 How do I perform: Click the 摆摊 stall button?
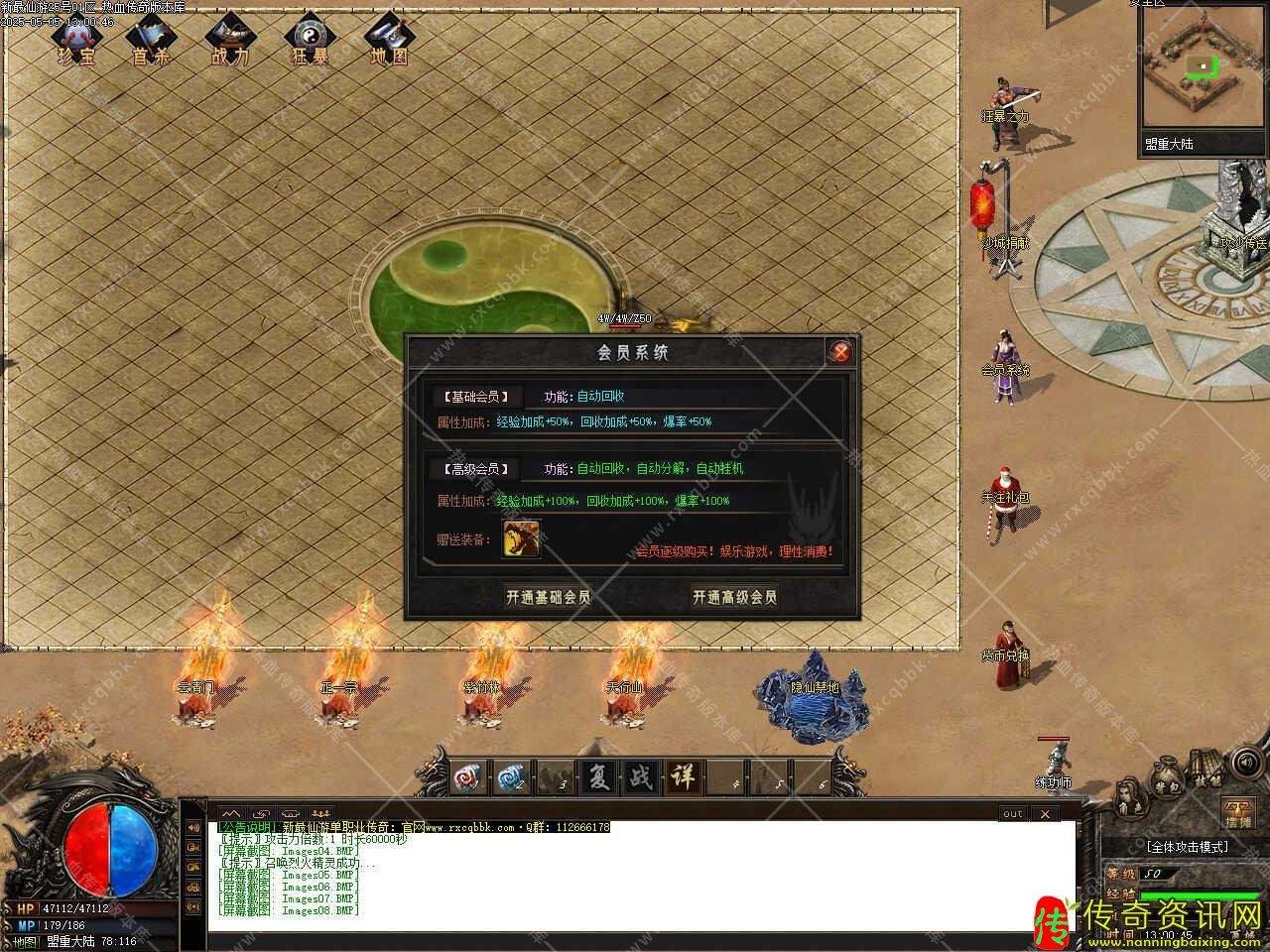tap(1237, 813)
